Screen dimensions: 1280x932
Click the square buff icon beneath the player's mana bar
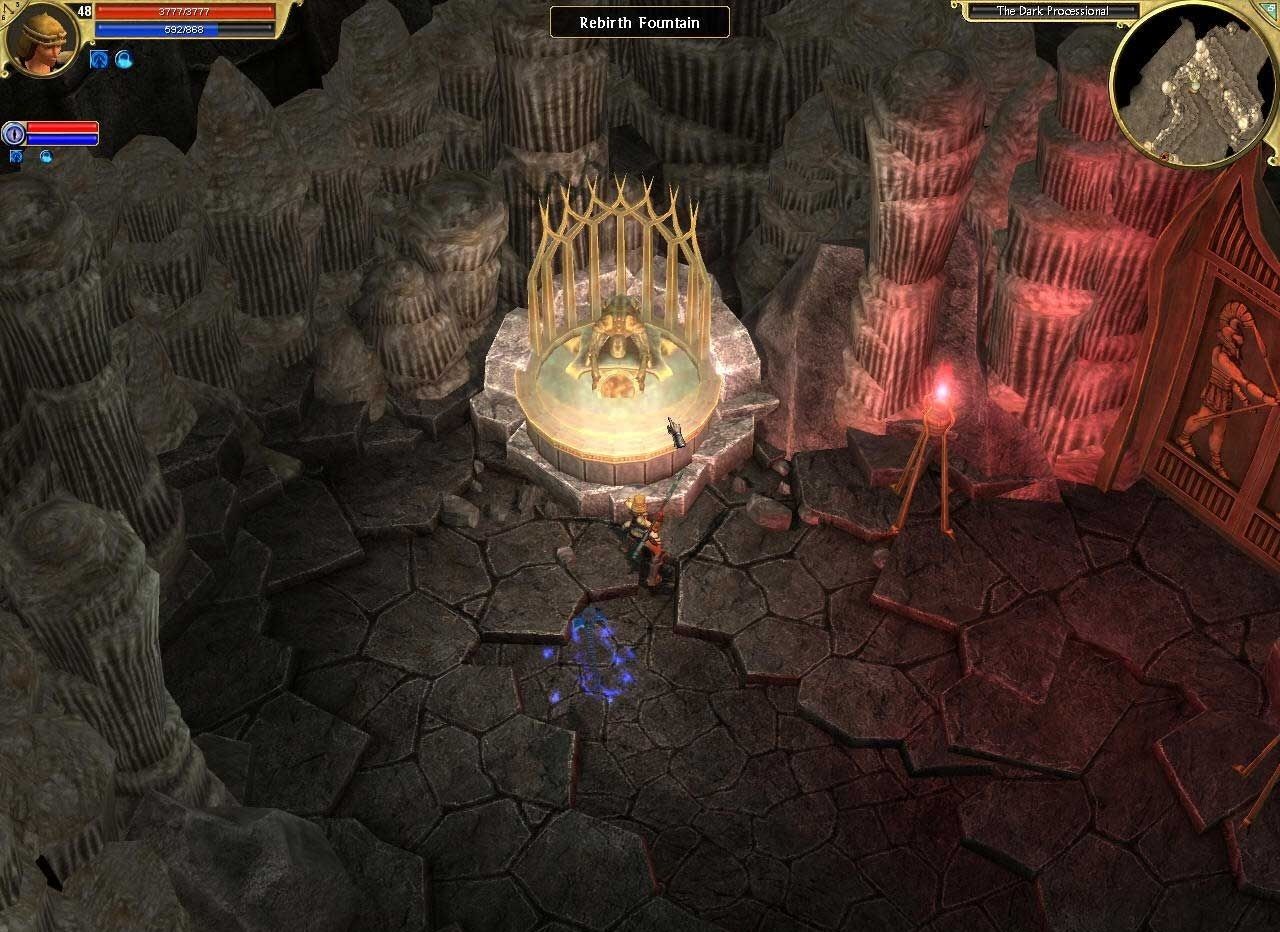98,59
